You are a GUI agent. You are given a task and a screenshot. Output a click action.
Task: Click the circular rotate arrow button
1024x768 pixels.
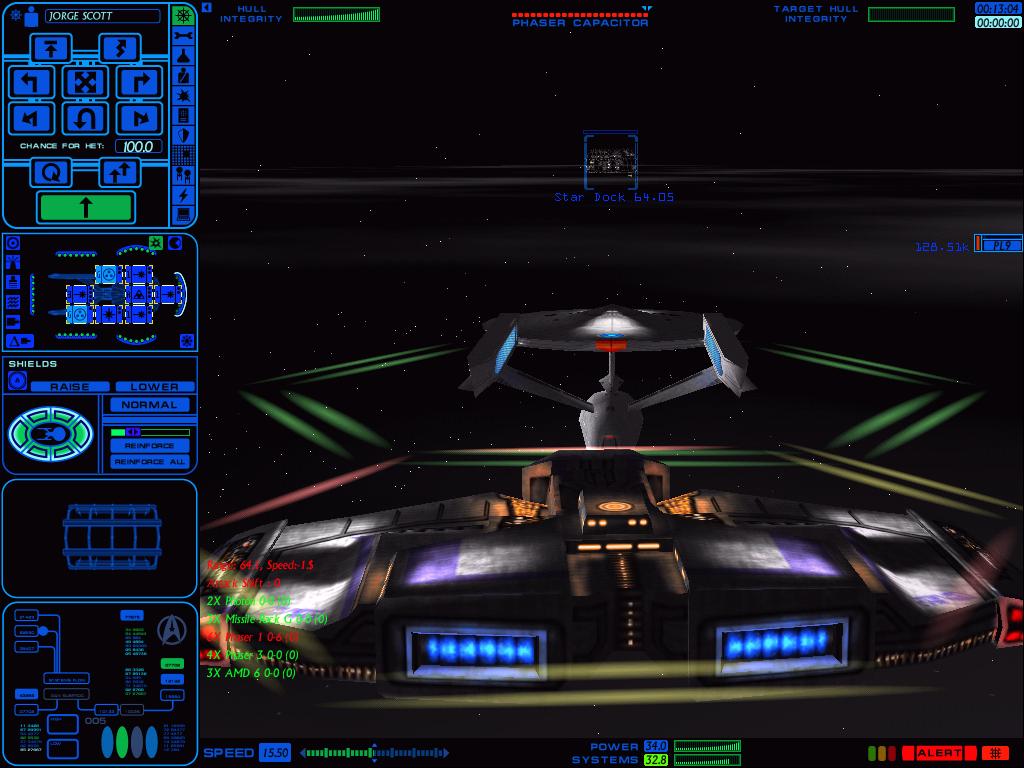click(51, 173)
